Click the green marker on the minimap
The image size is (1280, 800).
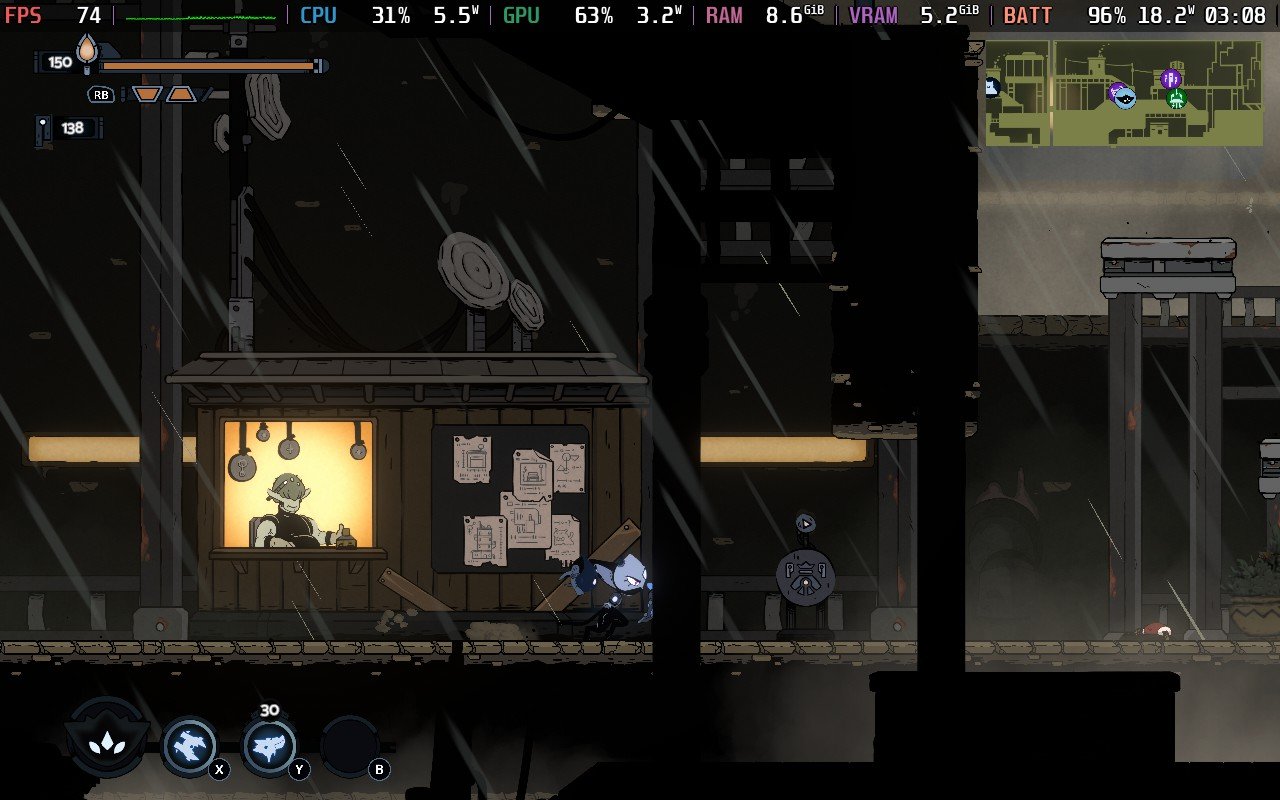coord(1176,98)
